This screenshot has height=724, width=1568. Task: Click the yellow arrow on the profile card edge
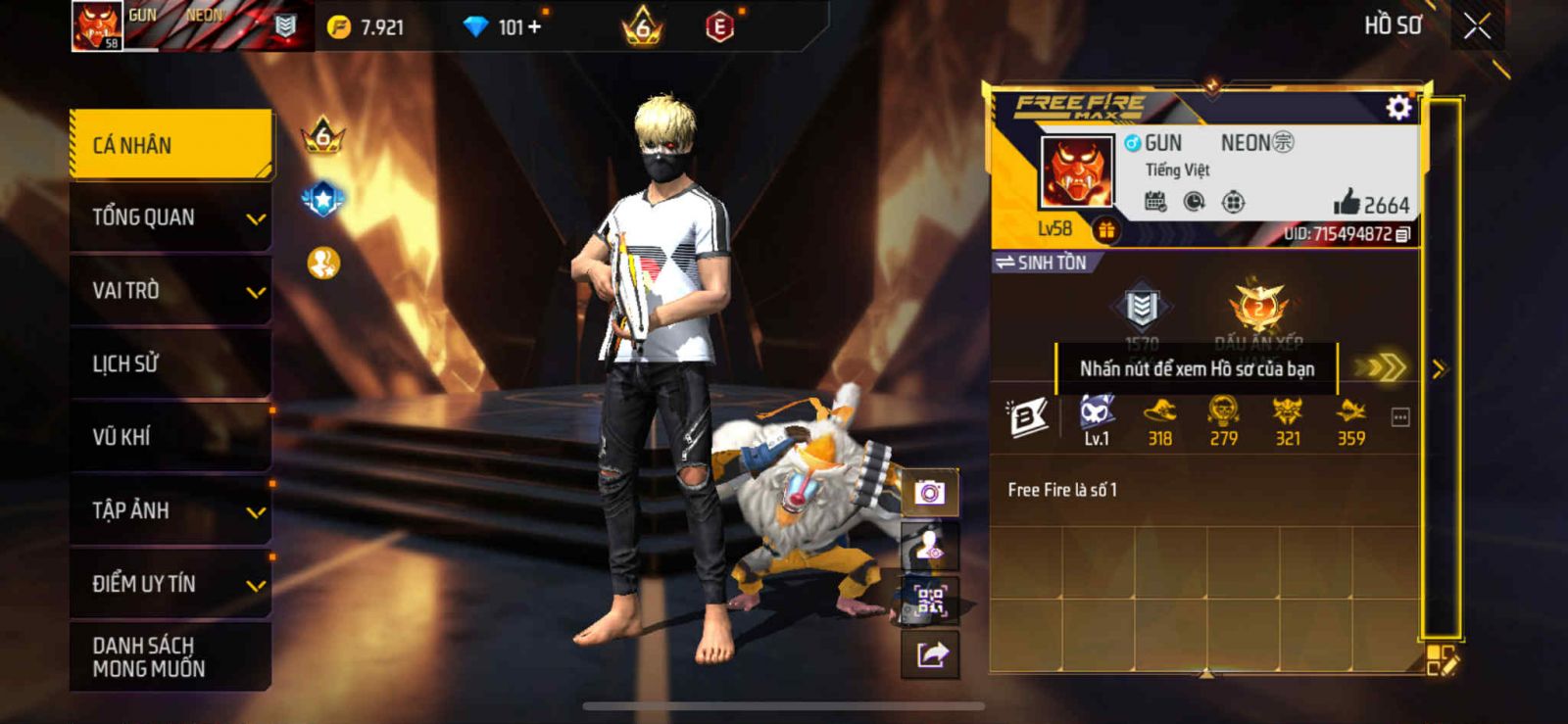[x=1439, y=369]
